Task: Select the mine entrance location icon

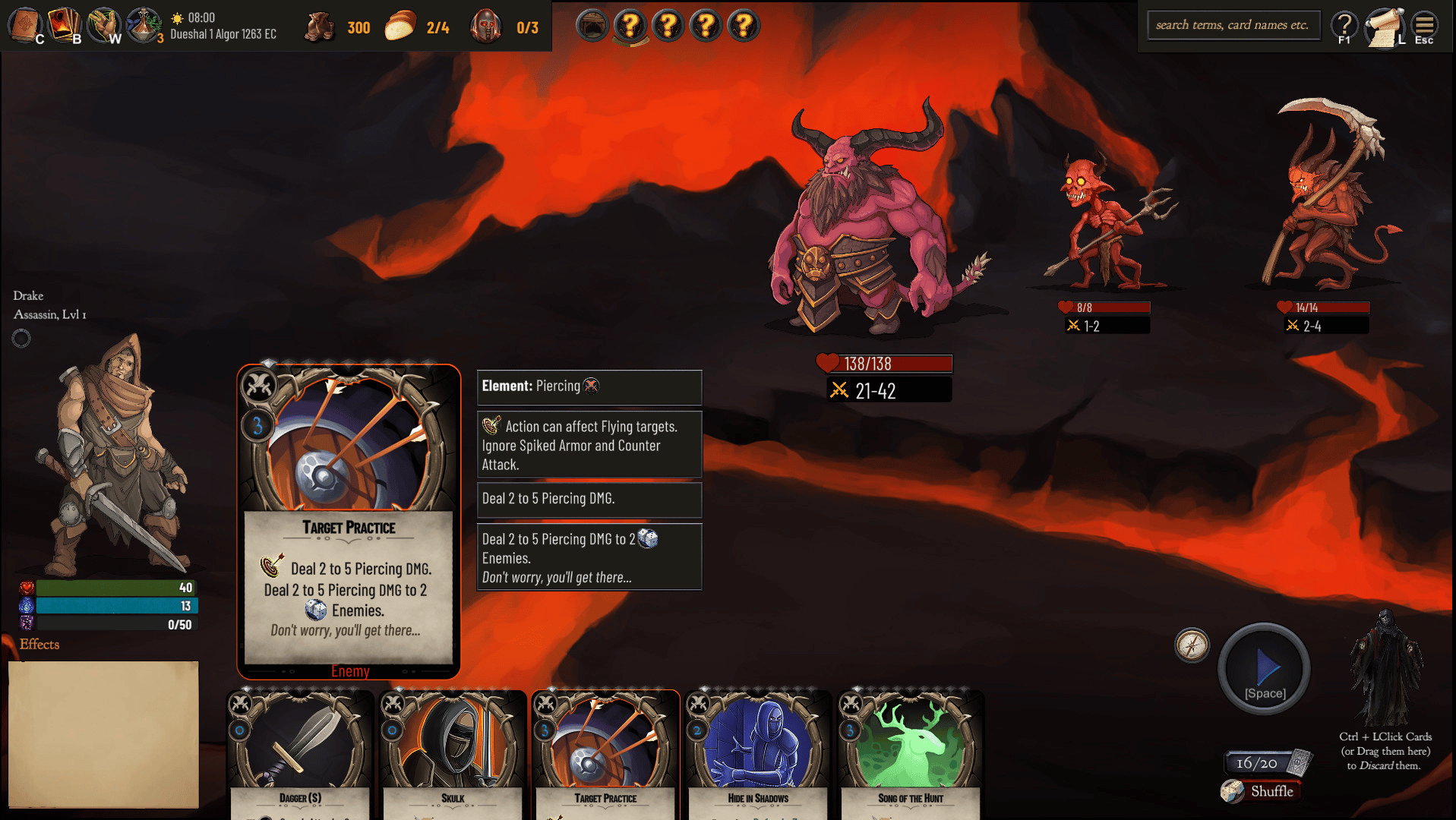Action: coord(592,26)
